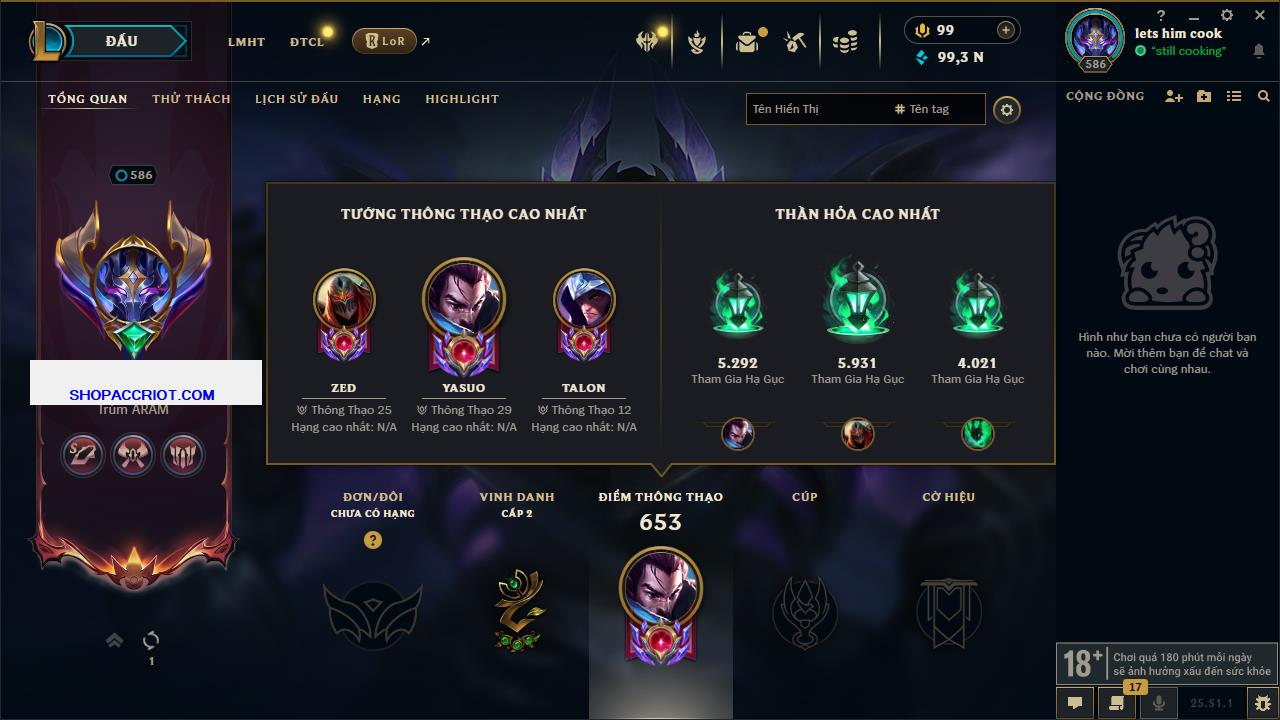Open the crafting hammer icon
The height and width of the screenshot is (720, 1280).
pyautogui.click(x=796, y=42)
